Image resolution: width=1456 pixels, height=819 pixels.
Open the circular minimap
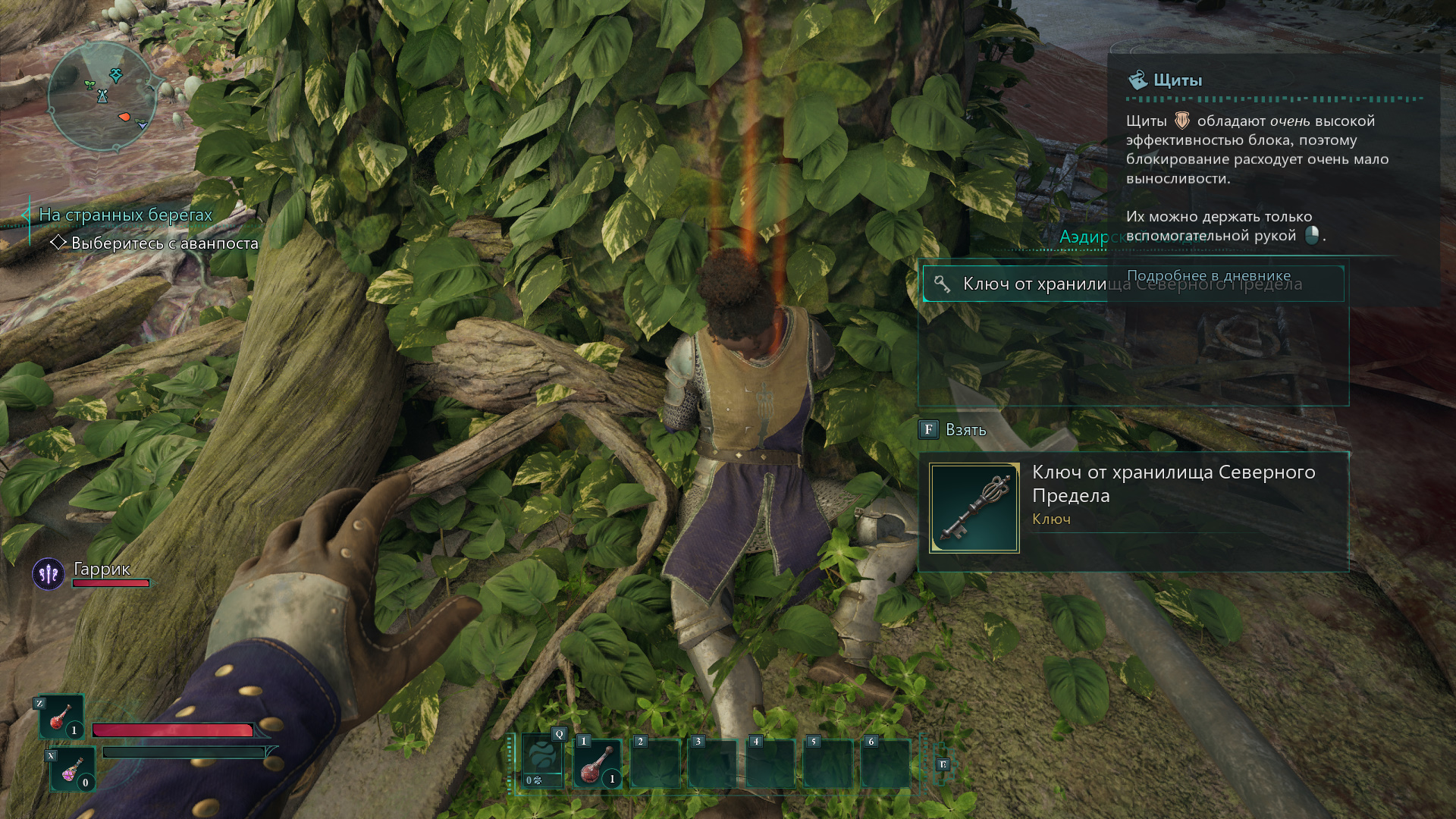click(x=102, y=96)
